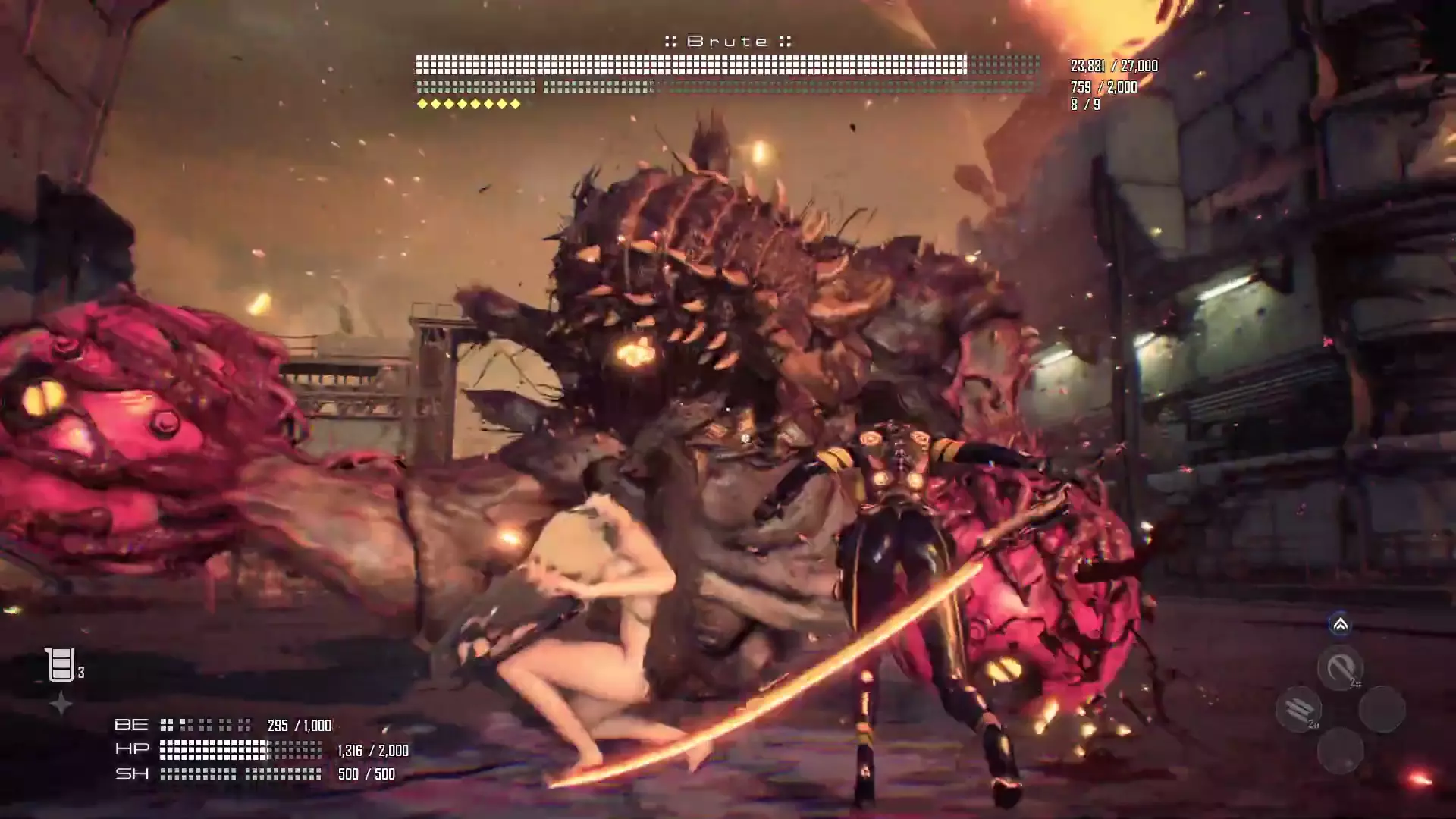Use the healing potion beaker item
Screen dimensions: 1456x819
(60, 665)
